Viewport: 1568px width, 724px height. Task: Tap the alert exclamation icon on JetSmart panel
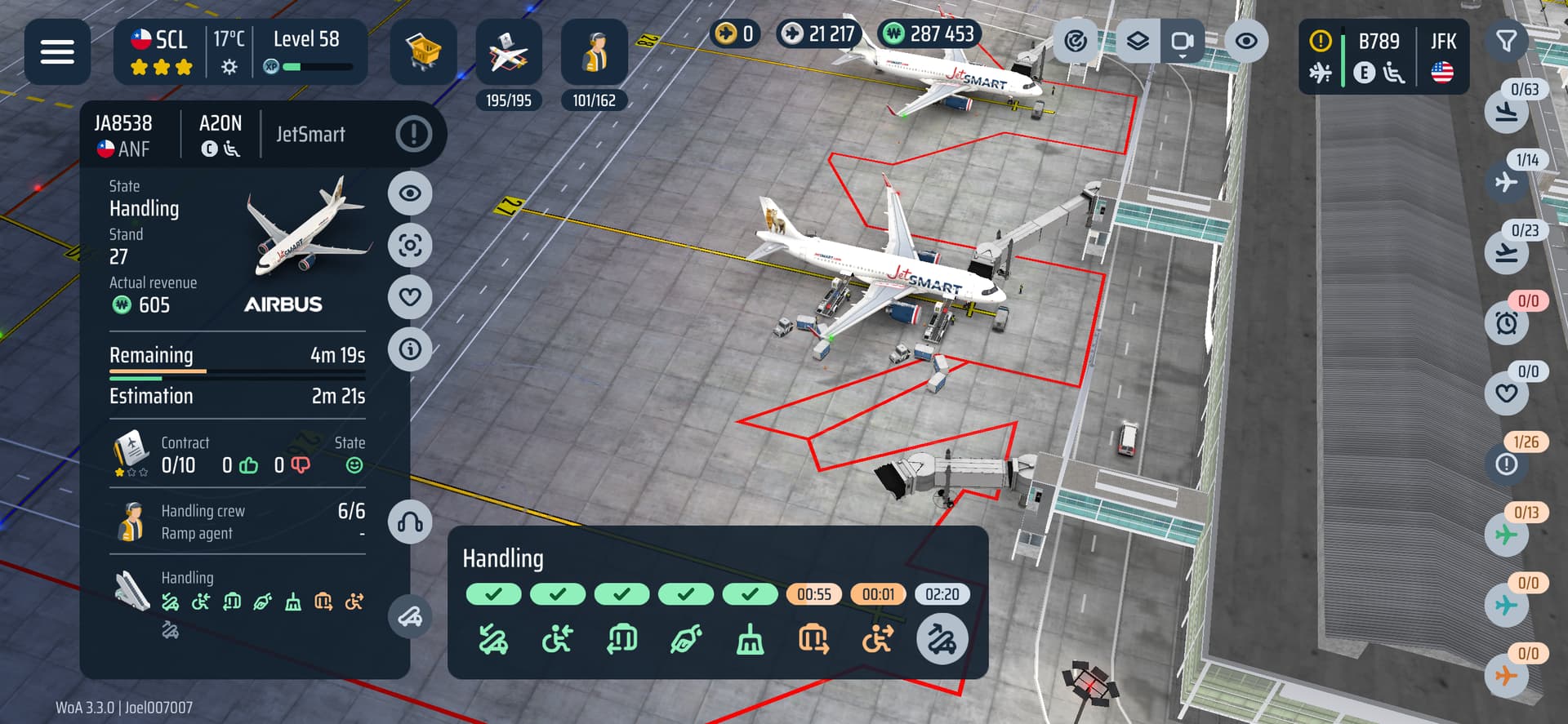click(413, 134)
